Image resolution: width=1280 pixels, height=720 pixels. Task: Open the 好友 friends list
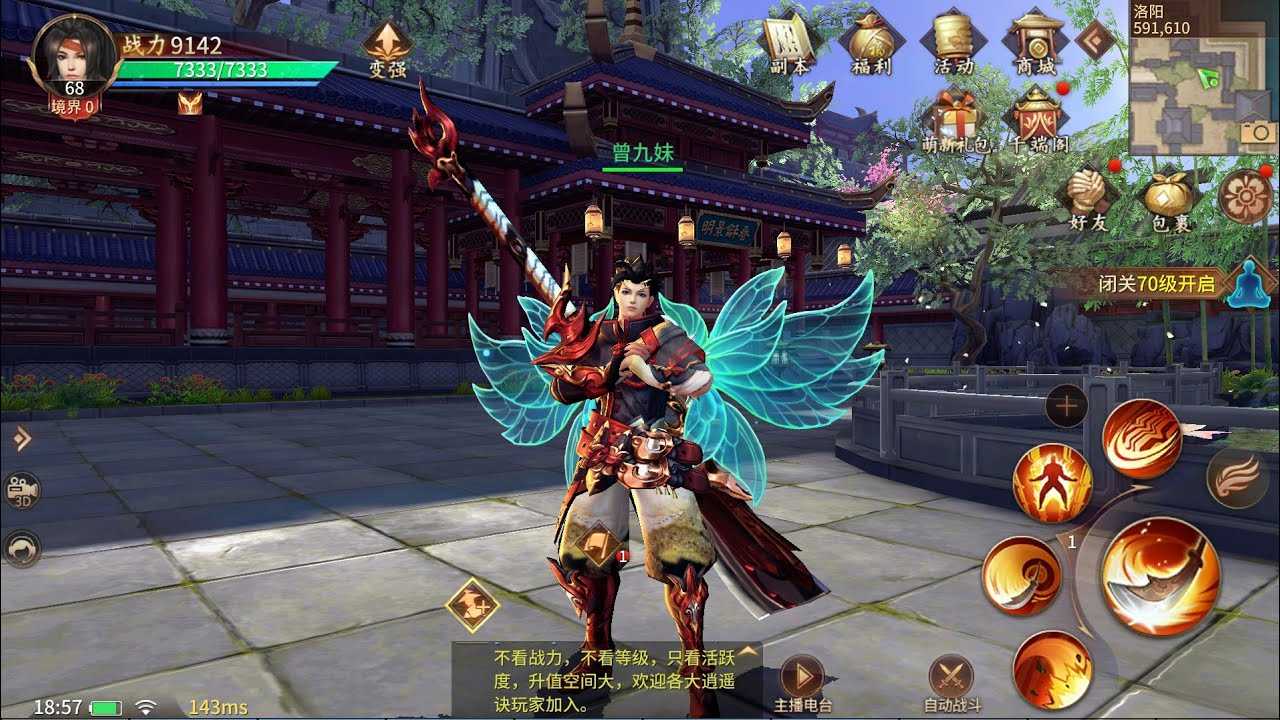click(x=1088, y=198)
